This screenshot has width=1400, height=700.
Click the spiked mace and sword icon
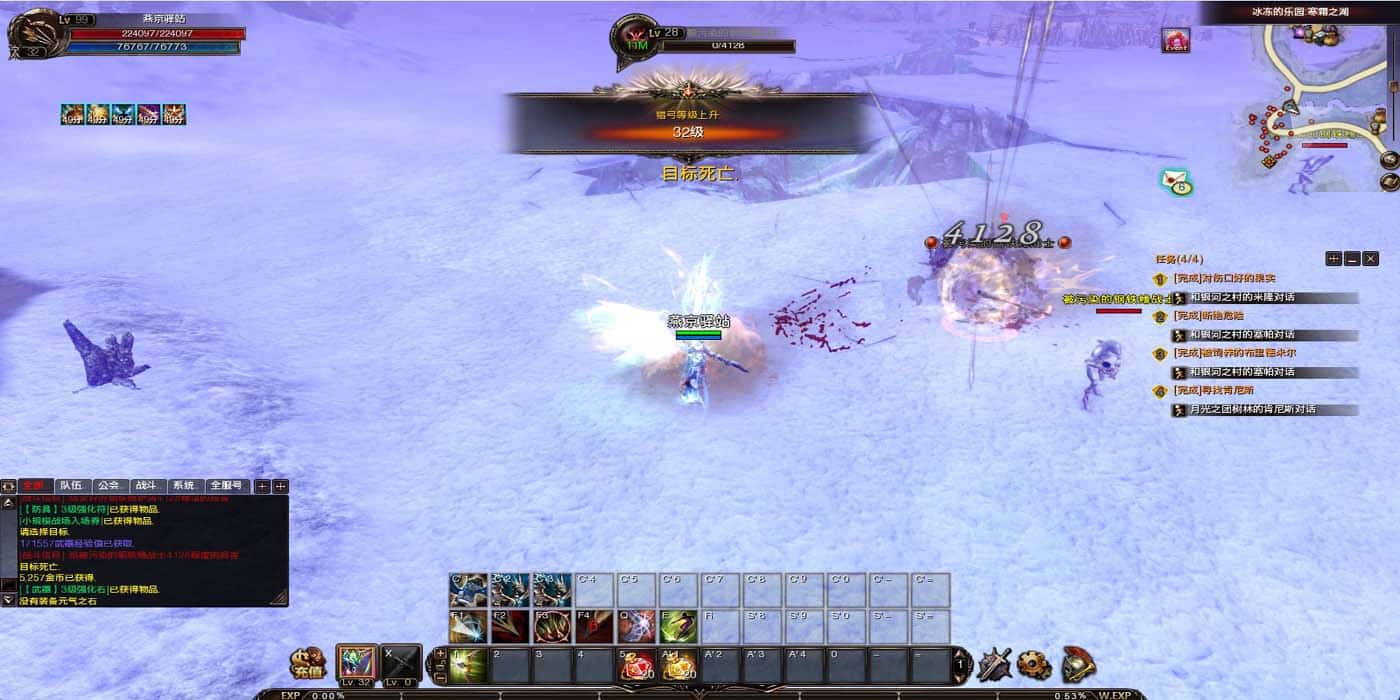994,664
